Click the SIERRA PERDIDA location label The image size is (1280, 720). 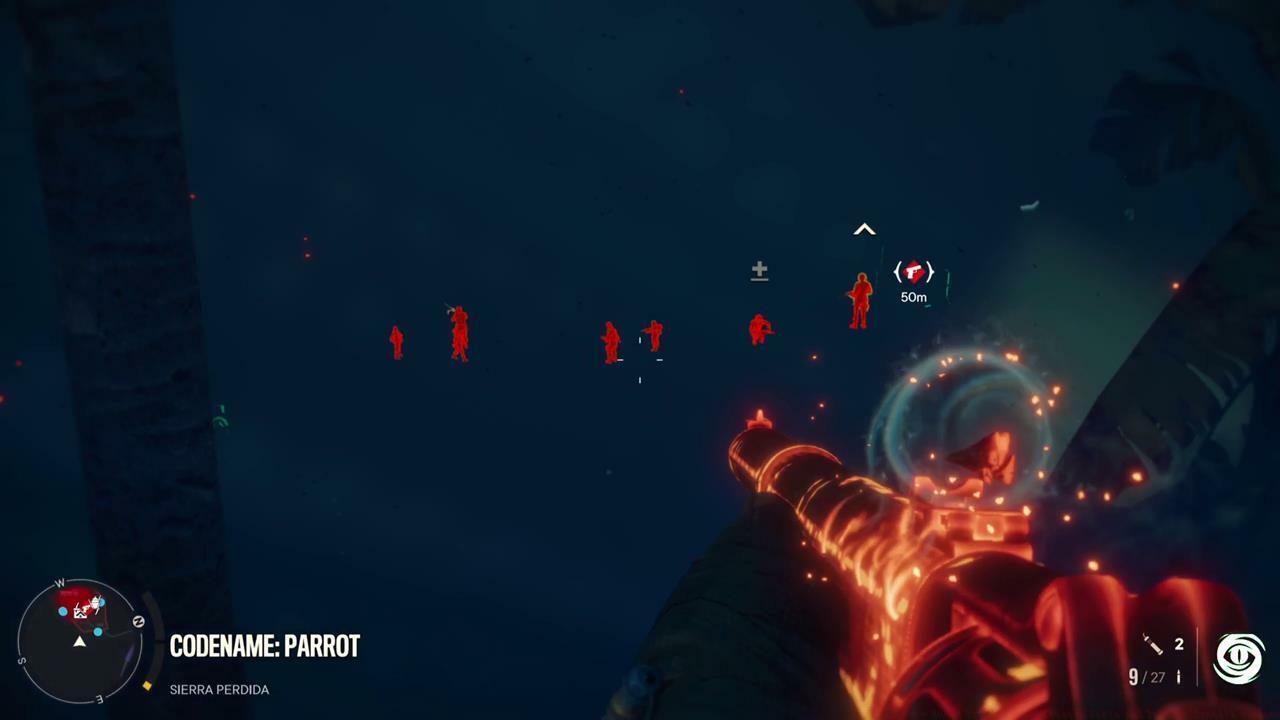(219, 689)
